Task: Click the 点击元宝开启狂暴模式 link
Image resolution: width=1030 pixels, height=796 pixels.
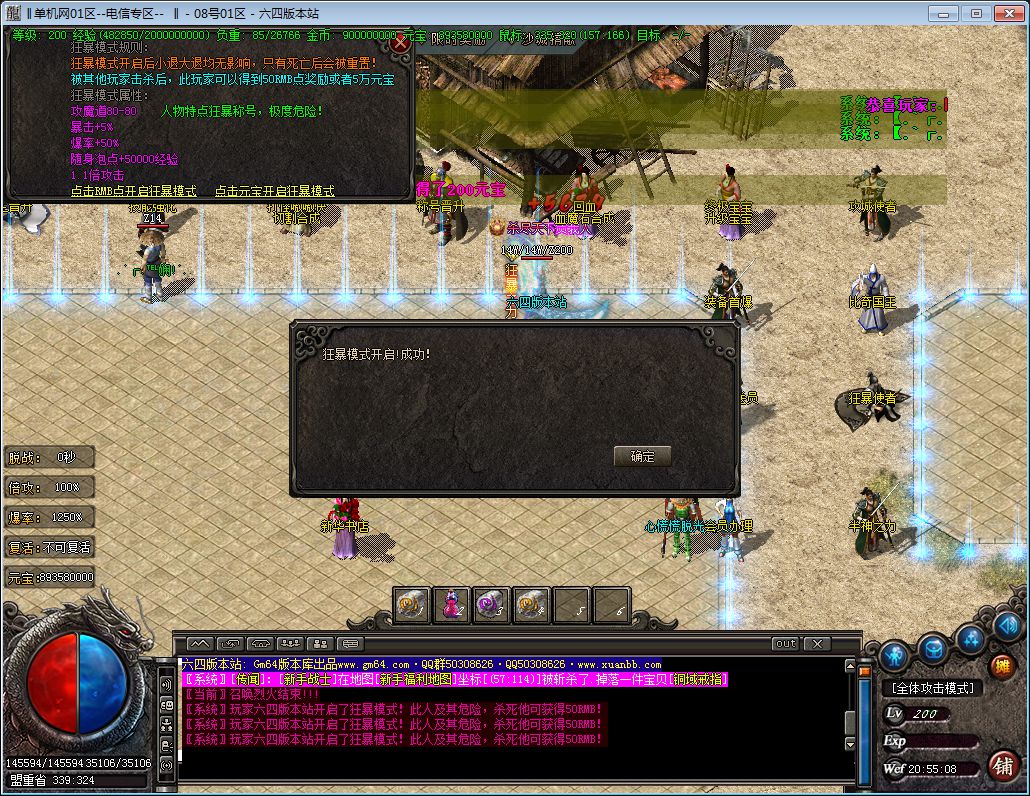Action: pos(275,191)
